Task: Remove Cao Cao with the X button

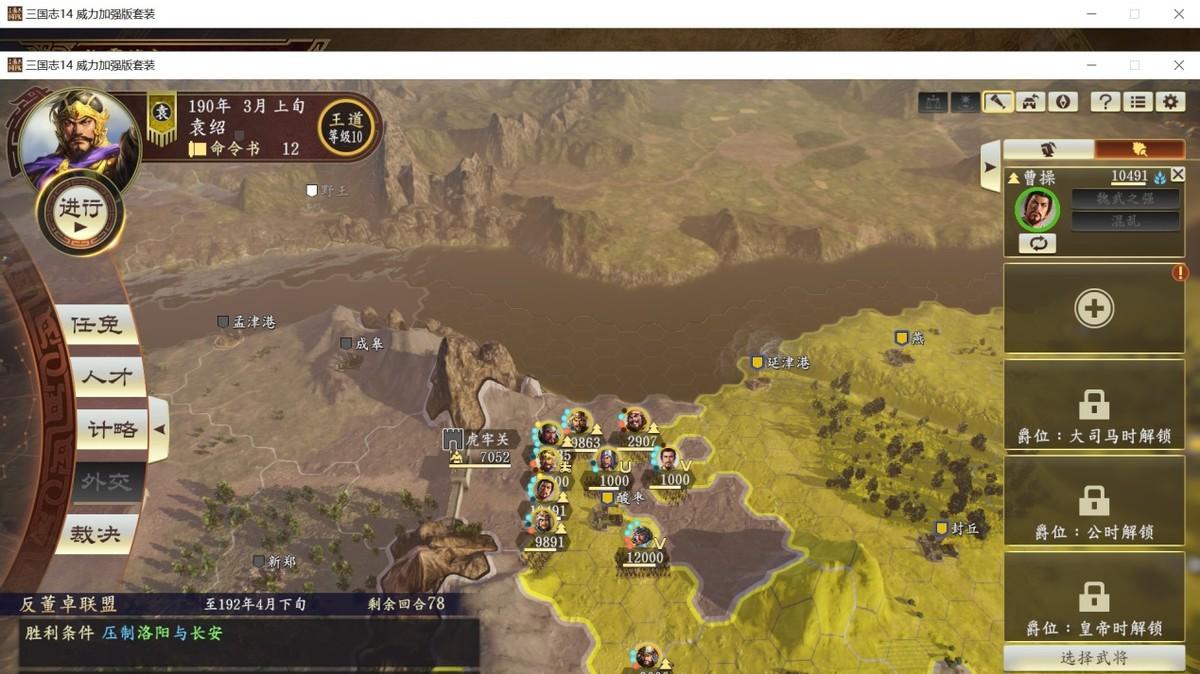Action: tap(1178, 175)
